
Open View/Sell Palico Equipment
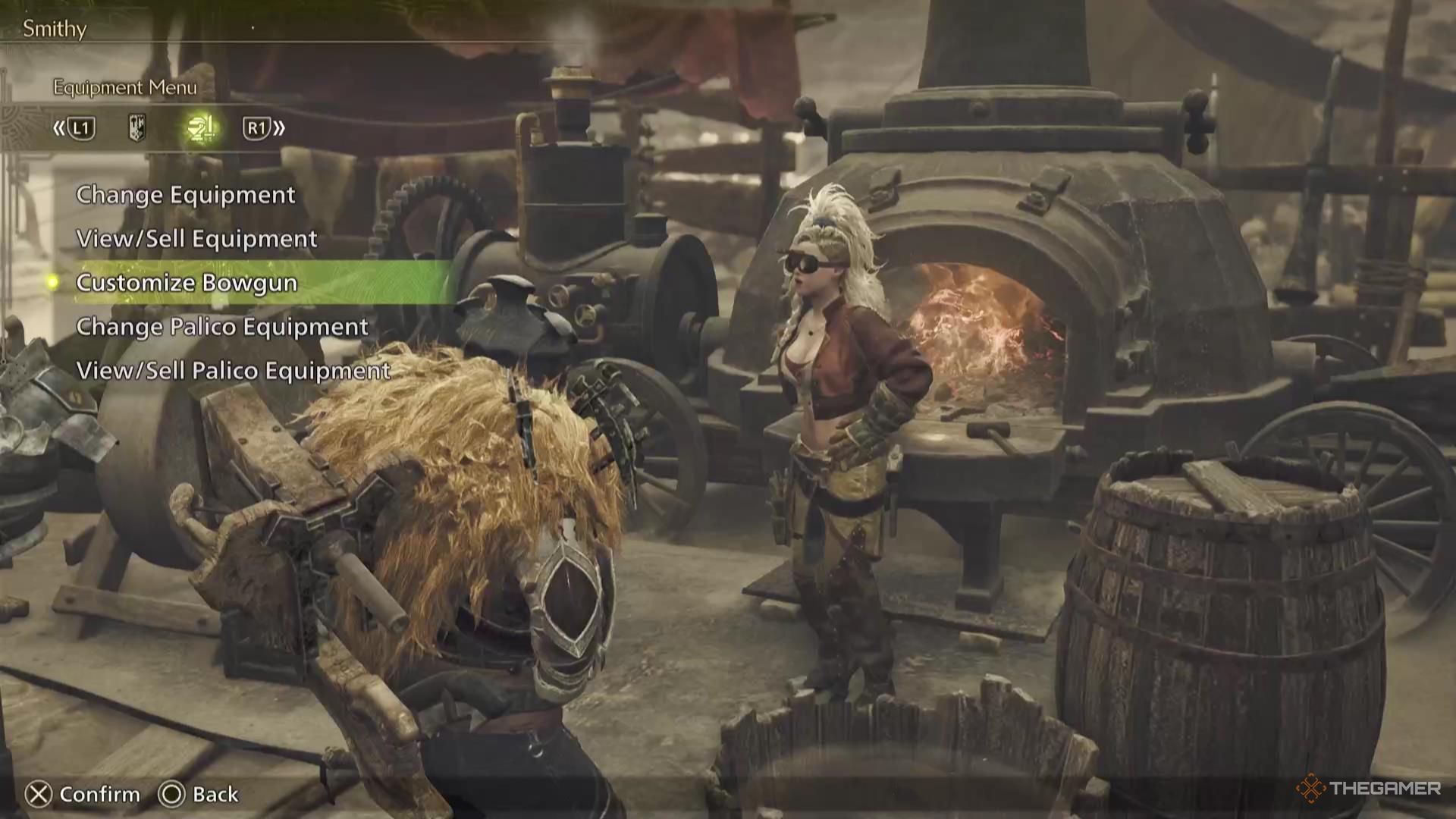[x=232, y=371]
